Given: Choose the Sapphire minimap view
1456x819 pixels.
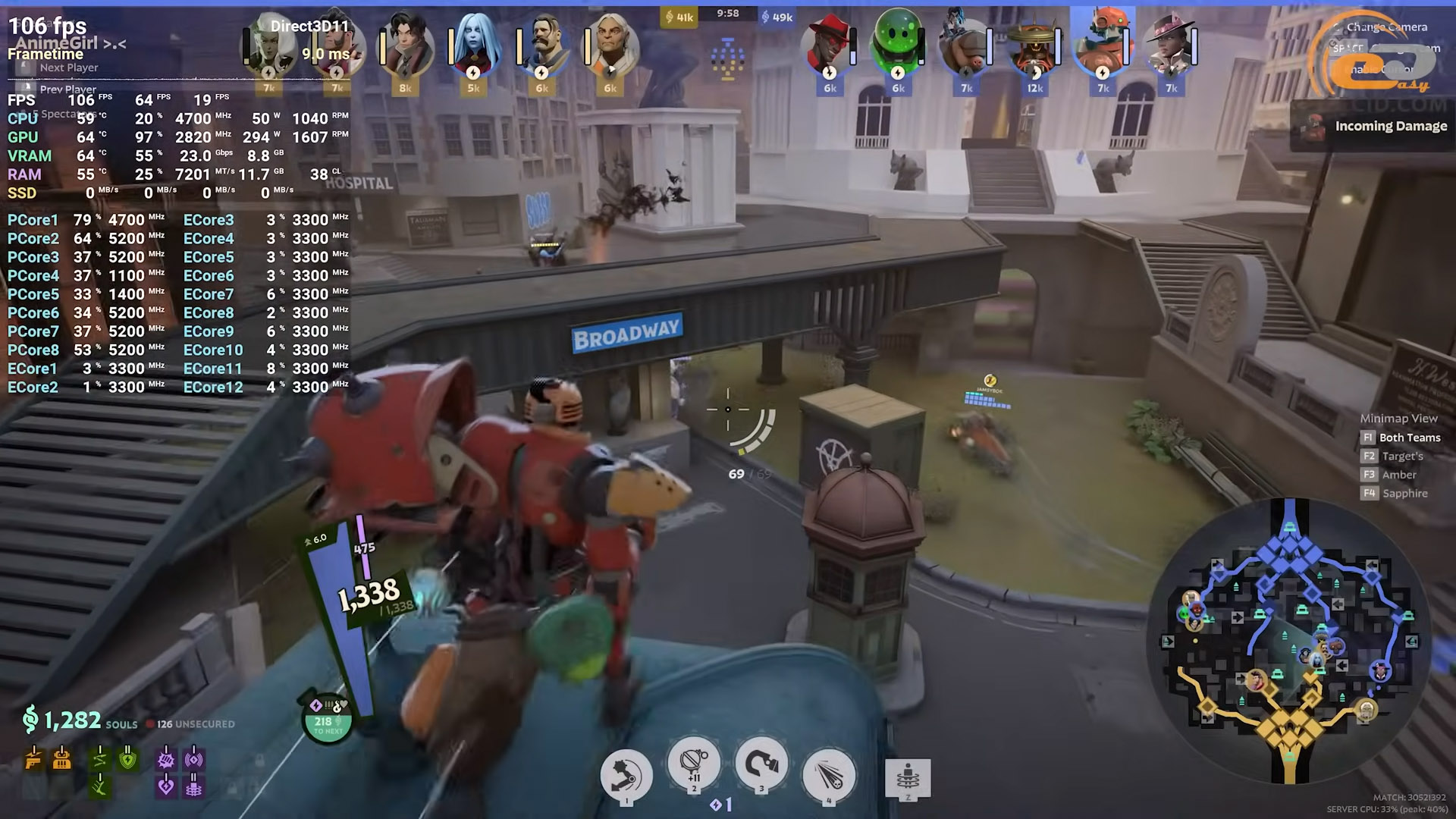Looking at the screenshot, I should pyautogui.click(x=1404, y=494).
